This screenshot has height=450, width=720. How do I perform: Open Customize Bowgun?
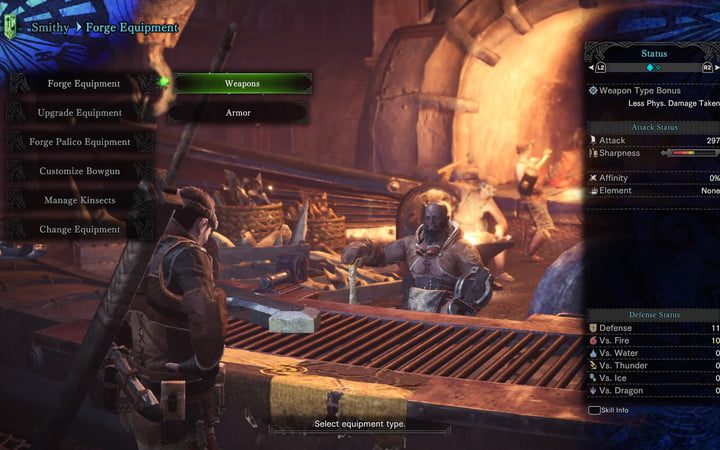[80, 171]
